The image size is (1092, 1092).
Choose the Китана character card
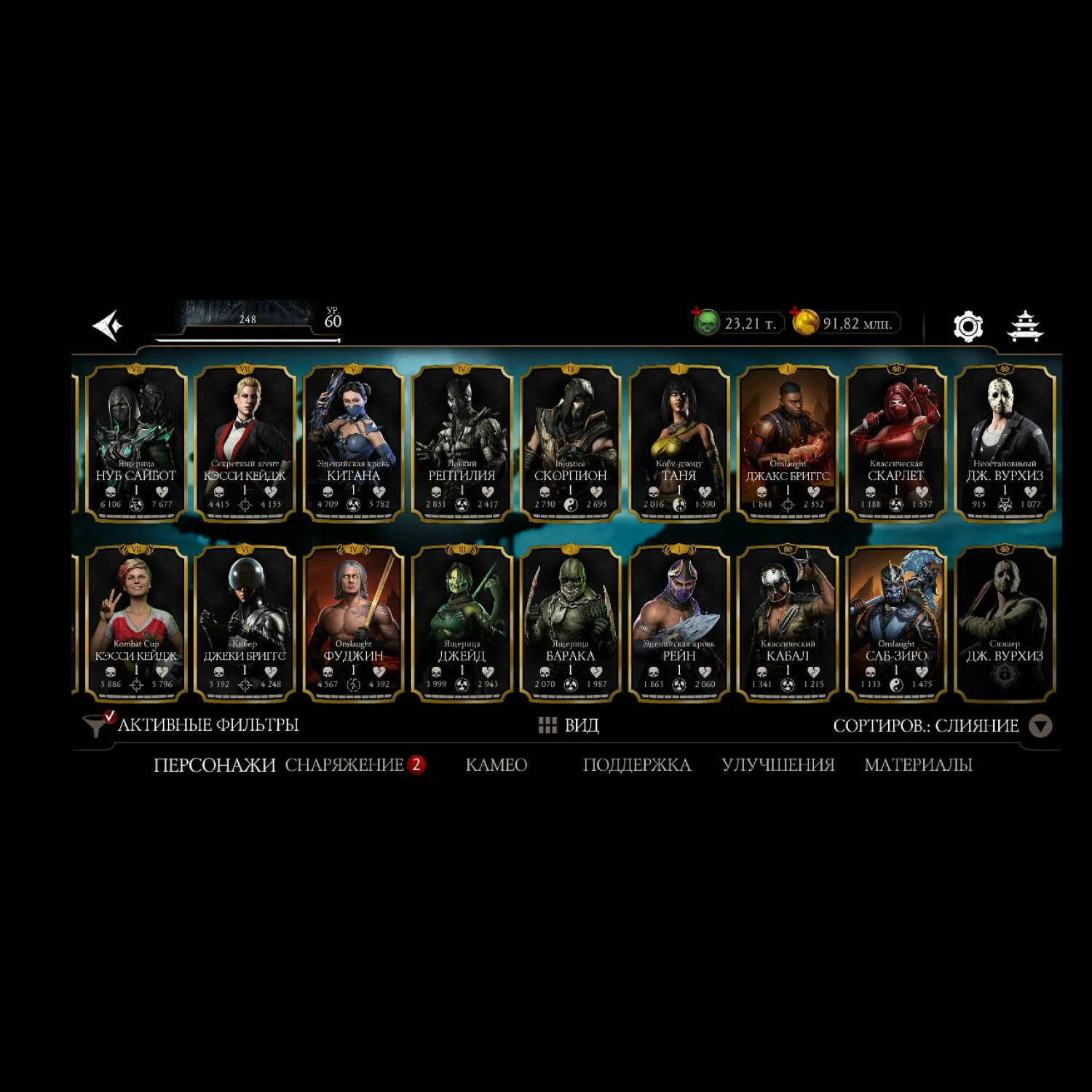click(x=353, y=443)
